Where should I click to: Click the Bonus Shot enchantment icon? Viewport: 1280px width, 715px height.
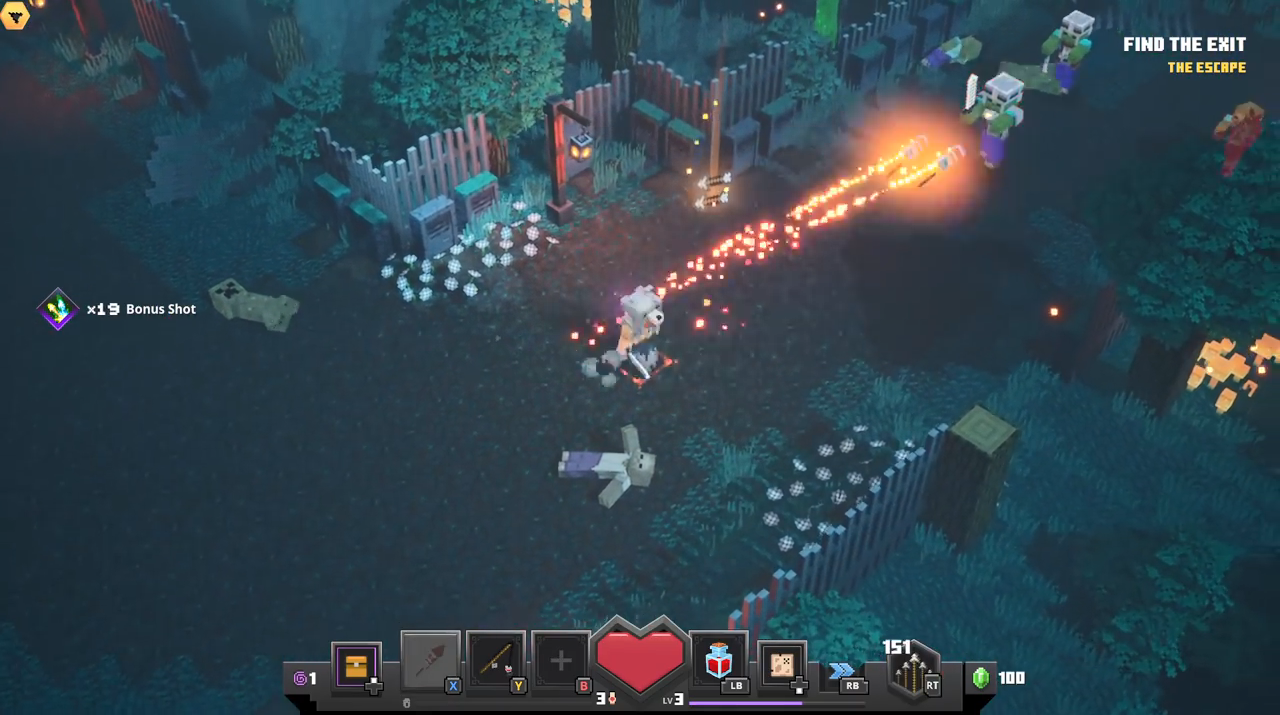tap(58, 309)
